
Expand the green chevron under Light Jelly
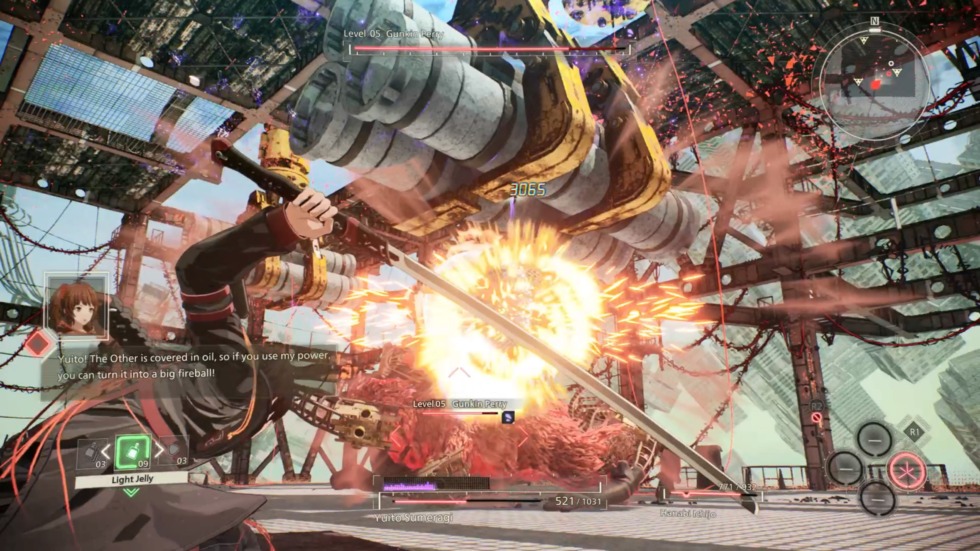(131, 492)
